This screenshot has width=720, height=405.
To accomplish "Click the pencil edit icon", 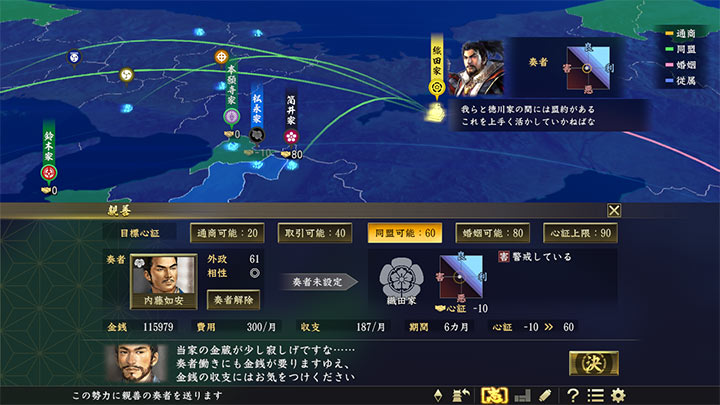I will (x=544, y=395).
